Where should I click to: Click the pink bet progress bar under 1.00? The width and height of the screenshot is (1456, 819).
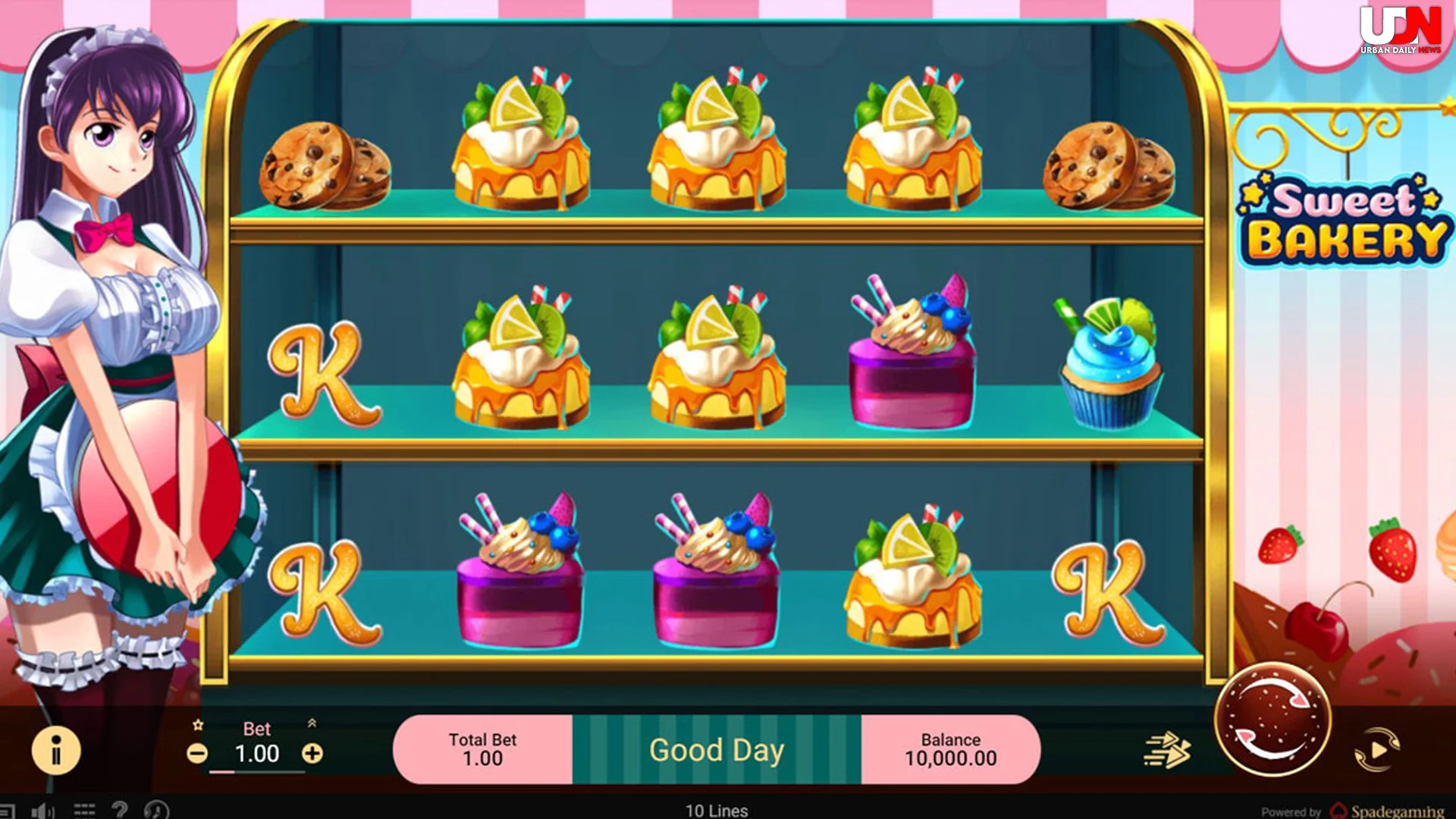point(222,773)
